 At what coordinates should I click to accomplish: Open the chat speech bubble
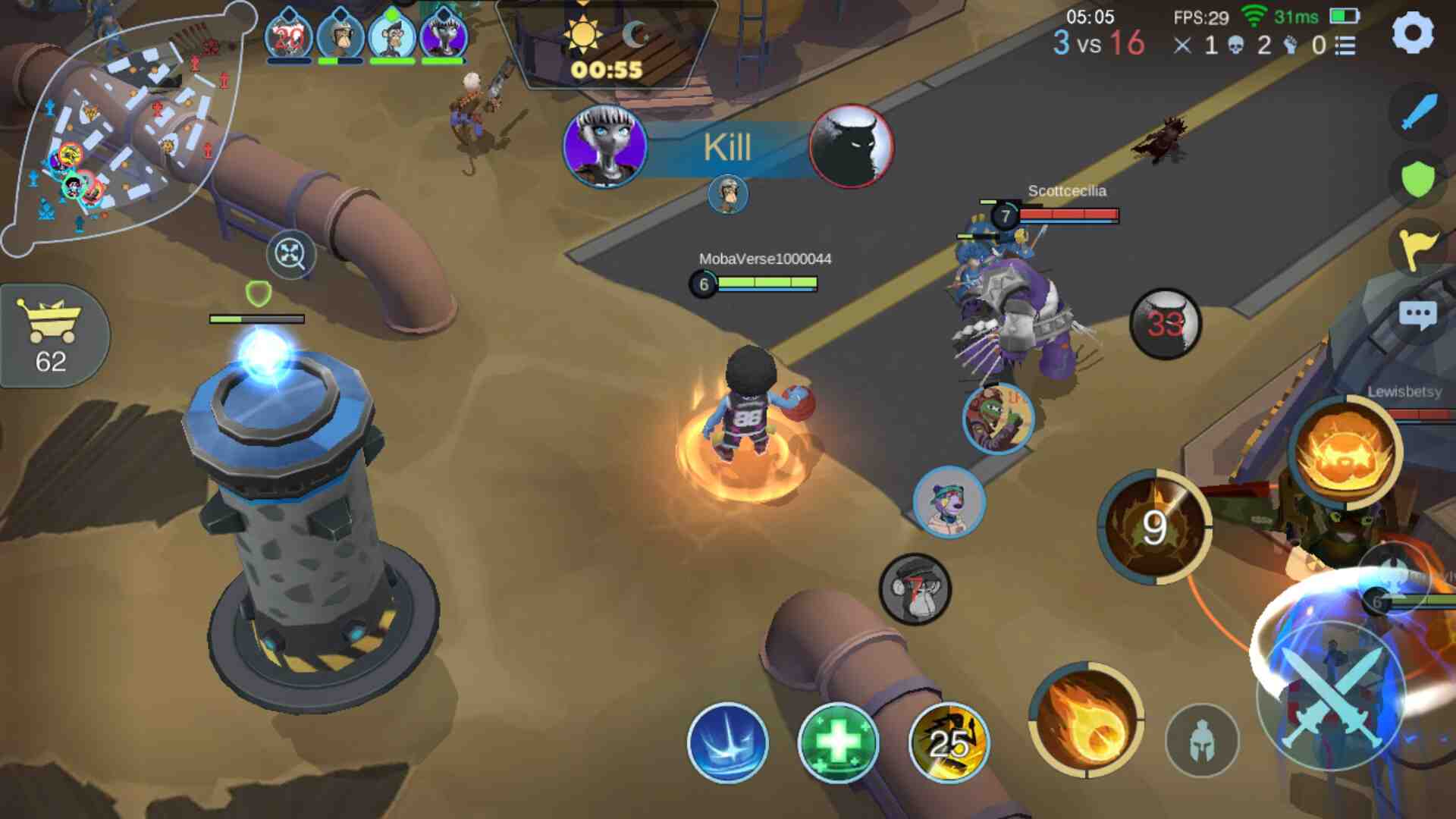point(1417,315)
